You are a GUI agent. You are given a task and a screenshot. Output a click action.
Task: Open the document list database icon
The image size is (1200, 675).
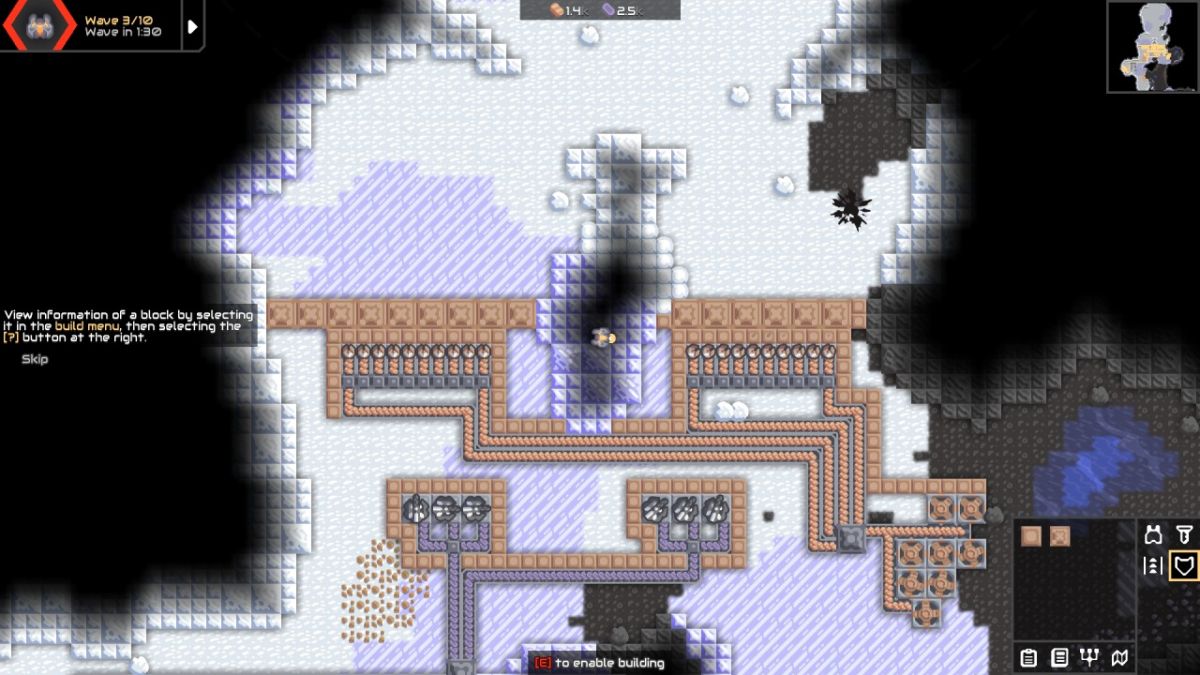(x=1059, y=657)
